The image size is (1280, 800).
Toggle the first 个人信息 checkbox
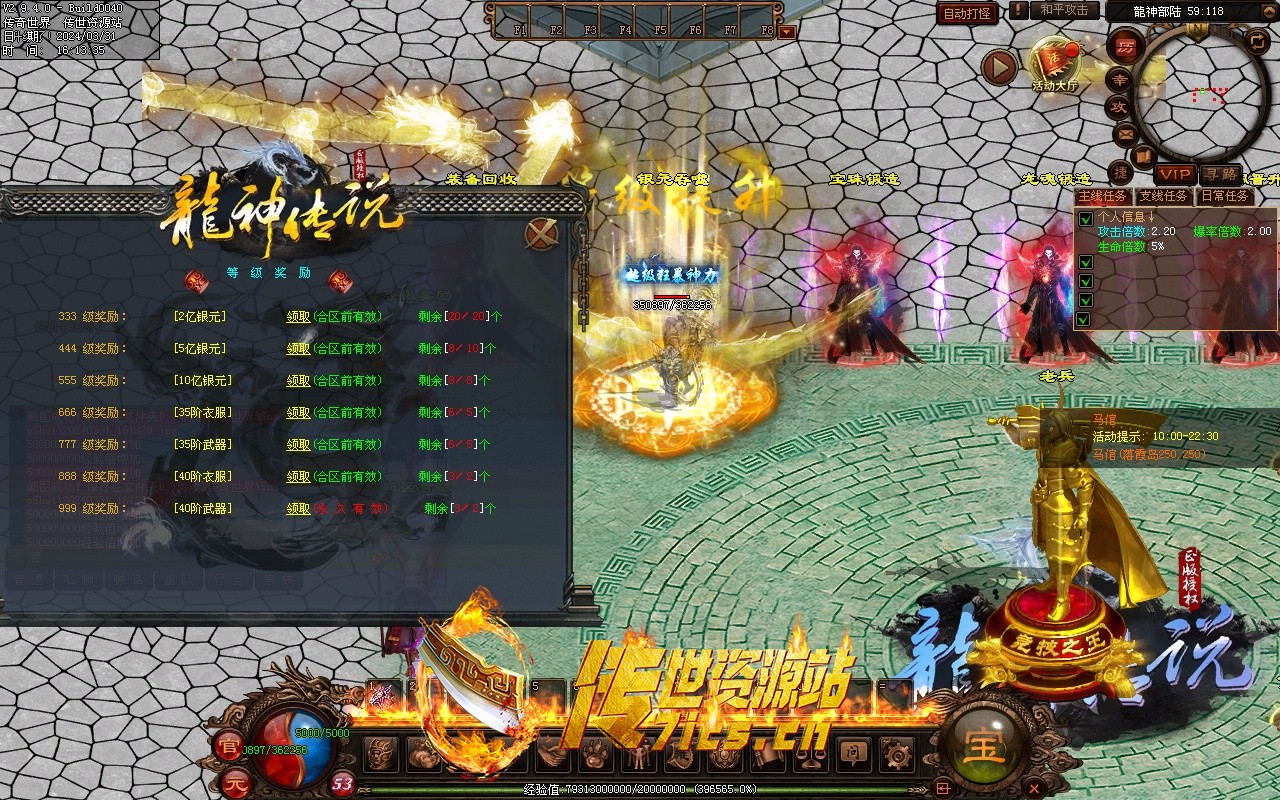[x=1085, y=219]
